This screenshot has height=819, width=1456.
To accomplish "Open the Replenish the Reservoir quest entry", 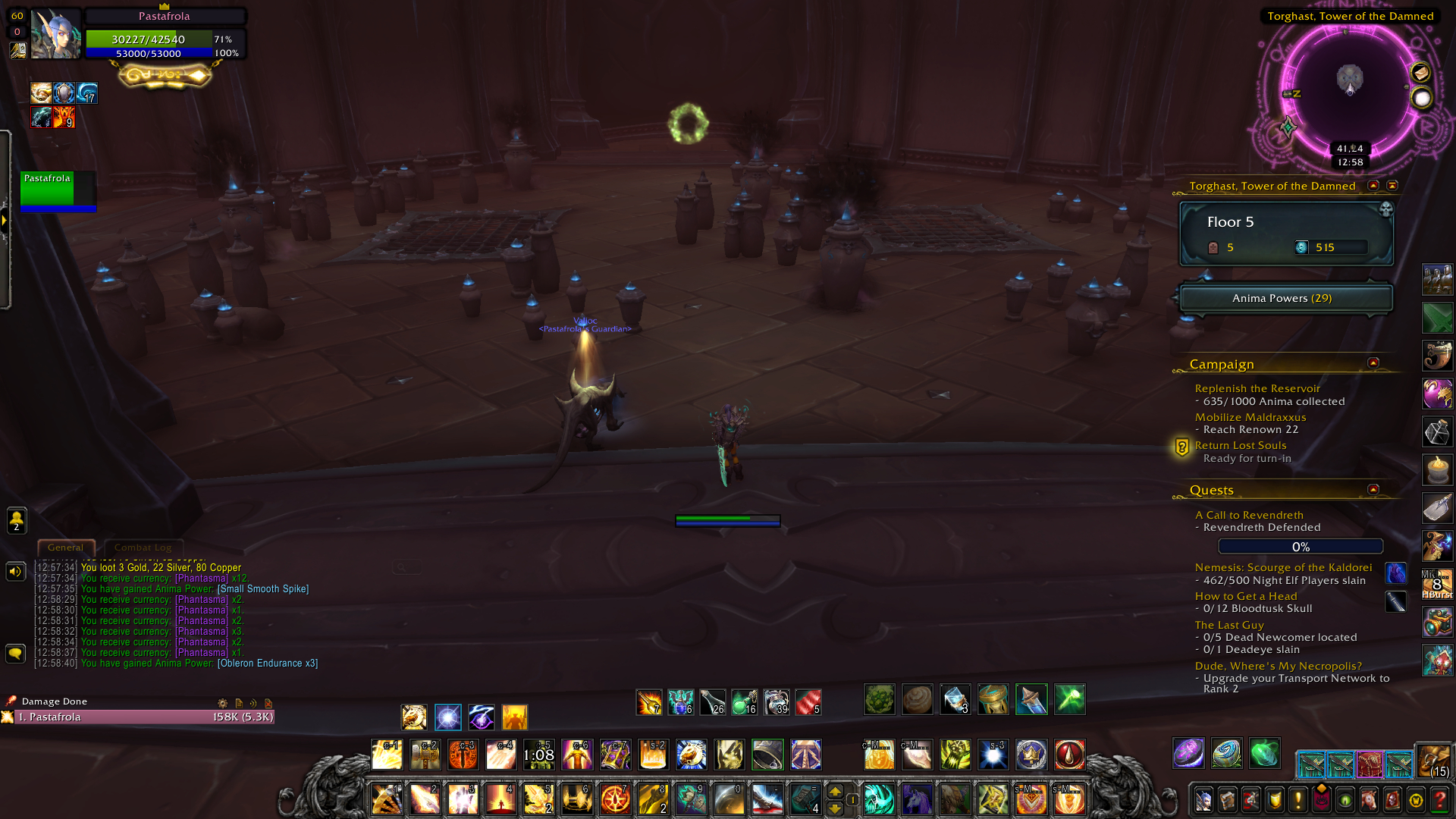I will tap(1257, 388).
